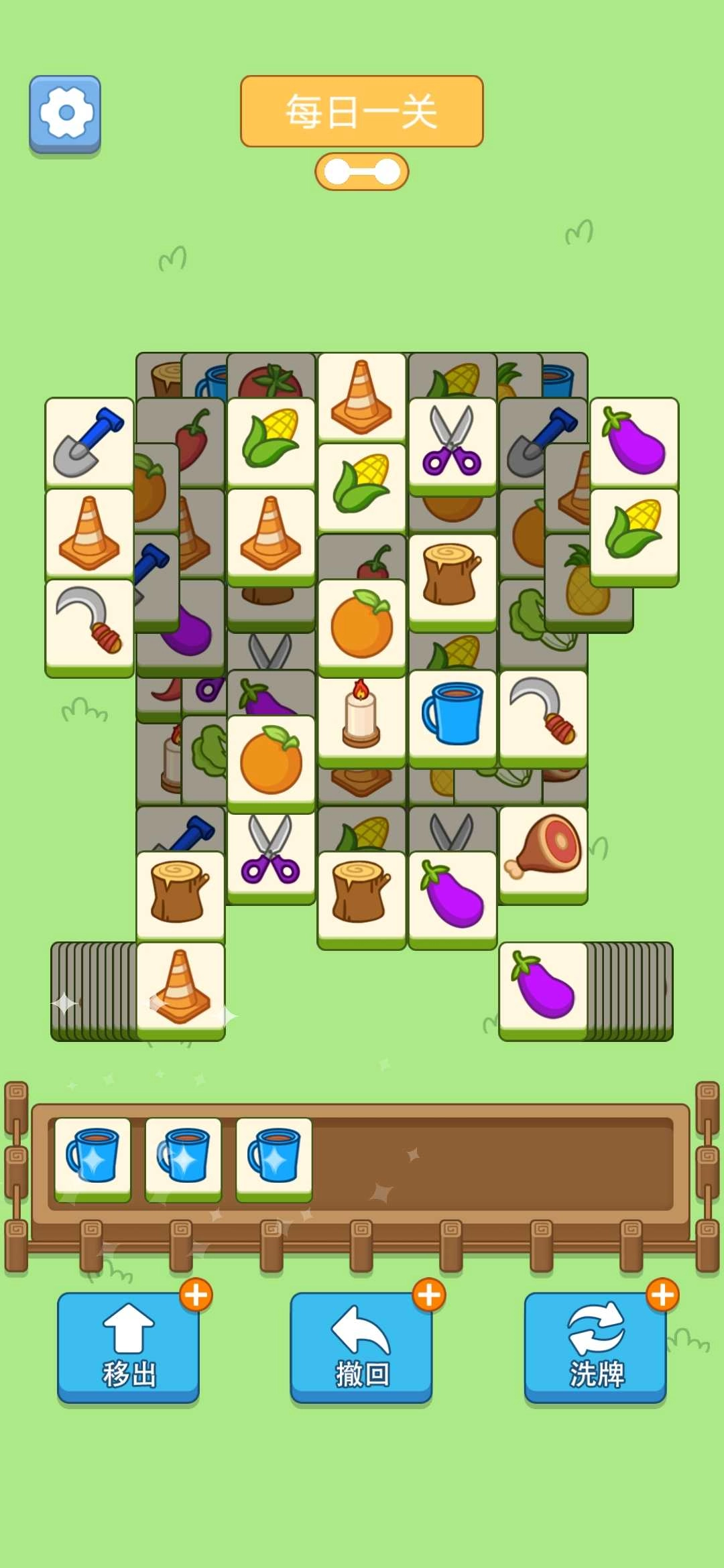Image resolution: width=724 pixels, height=1568 pixels.
Task: Open the settings gear menu
Action: click(x=65, y=113)
